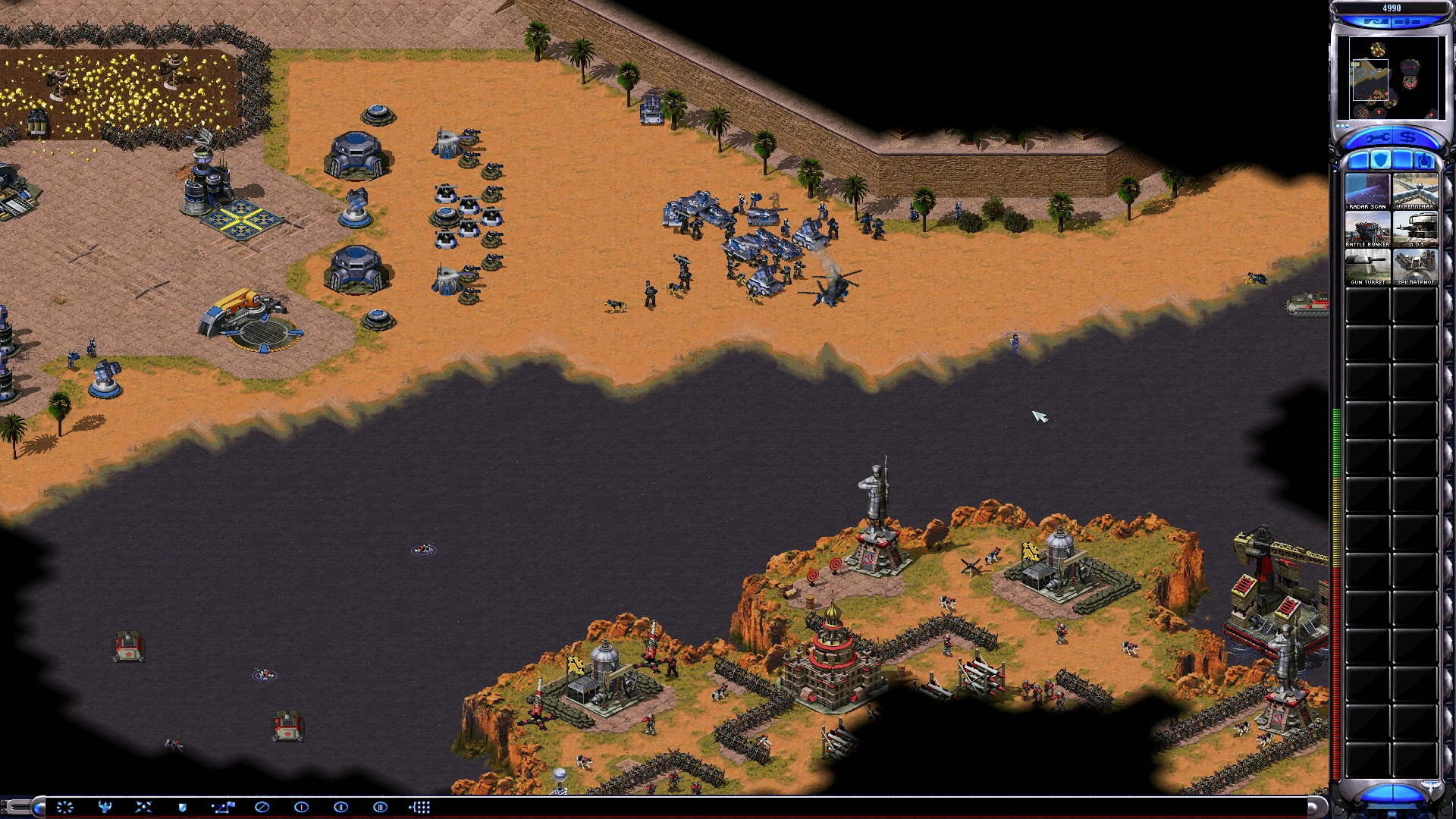Select the Waypoint path icon
The height and width of the screenshot is (819, 1456).
[224, 808]
